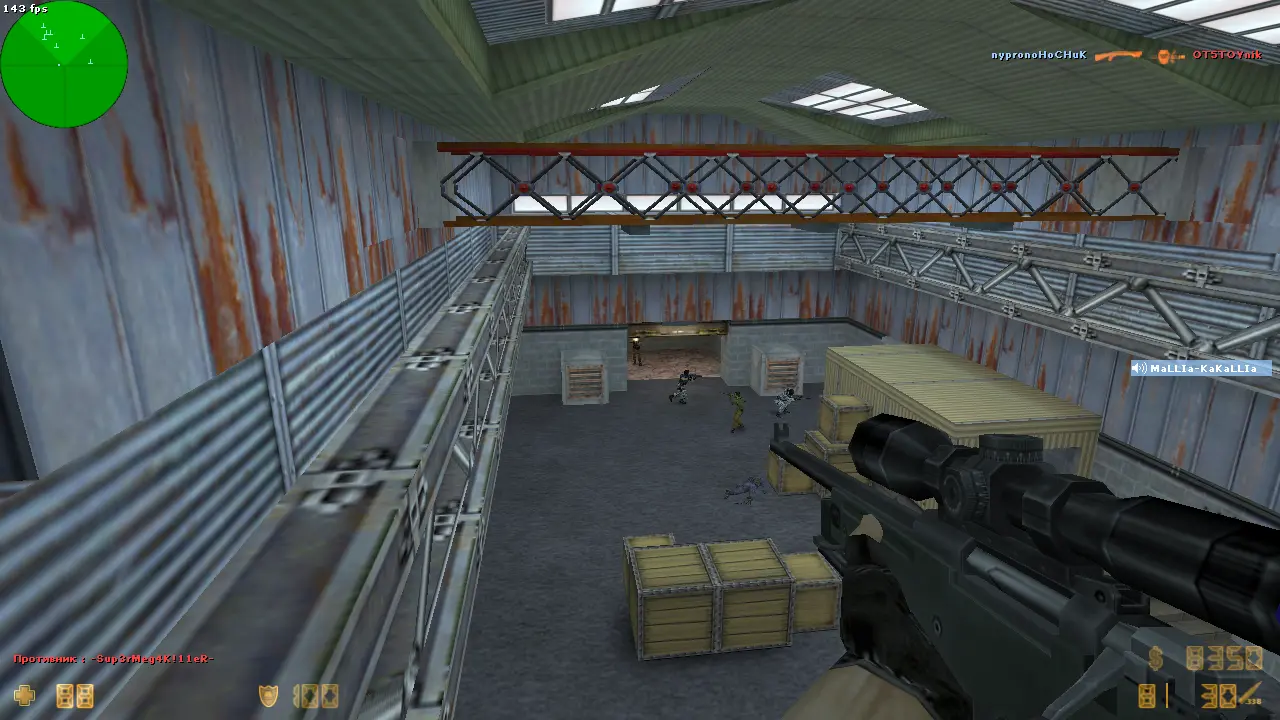The height and width of the screenshot is (720, 1280).
Task: Click the green circular radar
Action: (x=64, y=64)
